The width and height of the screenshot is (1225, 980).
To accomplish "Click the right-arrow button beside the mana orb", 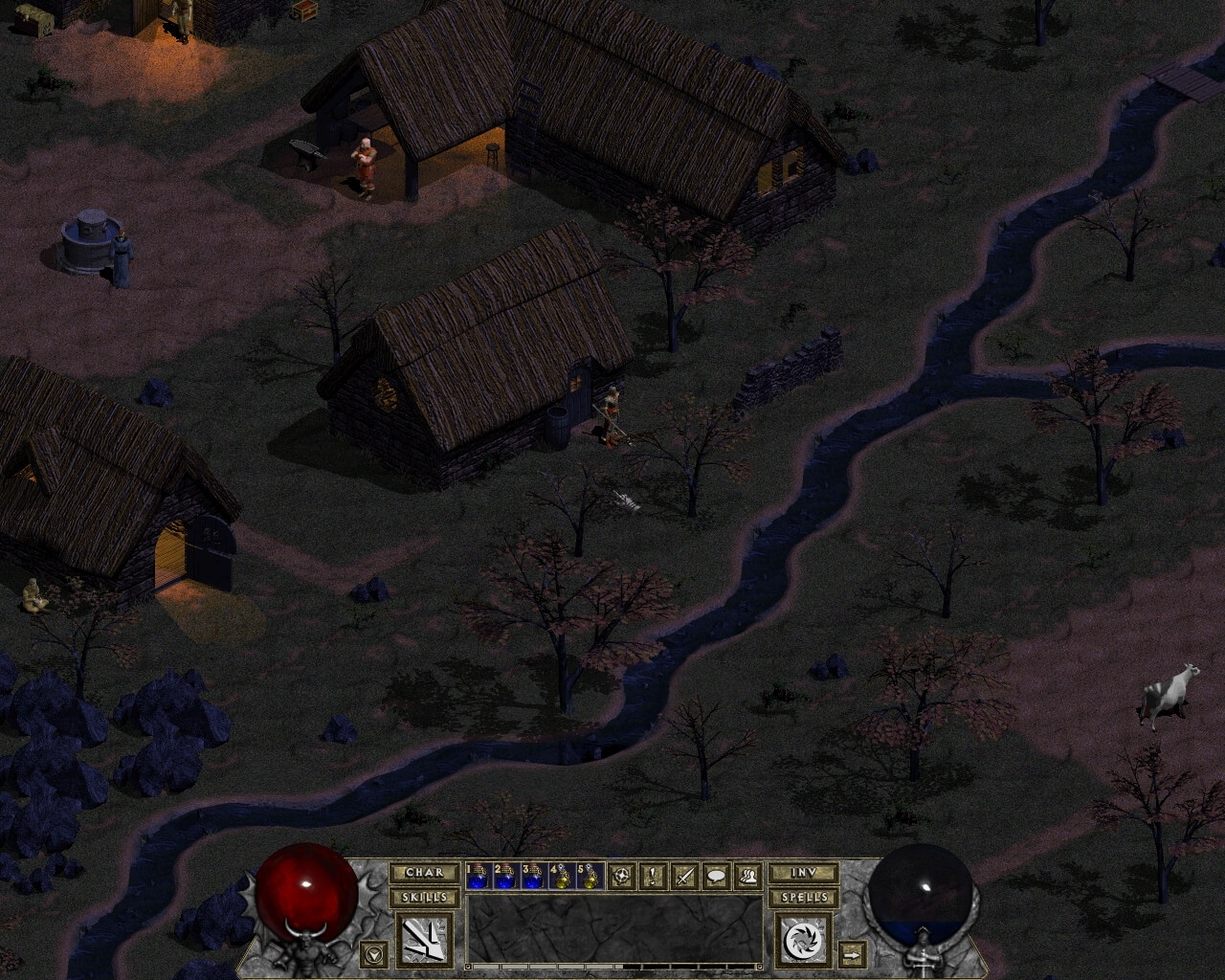I will [850, 954].
